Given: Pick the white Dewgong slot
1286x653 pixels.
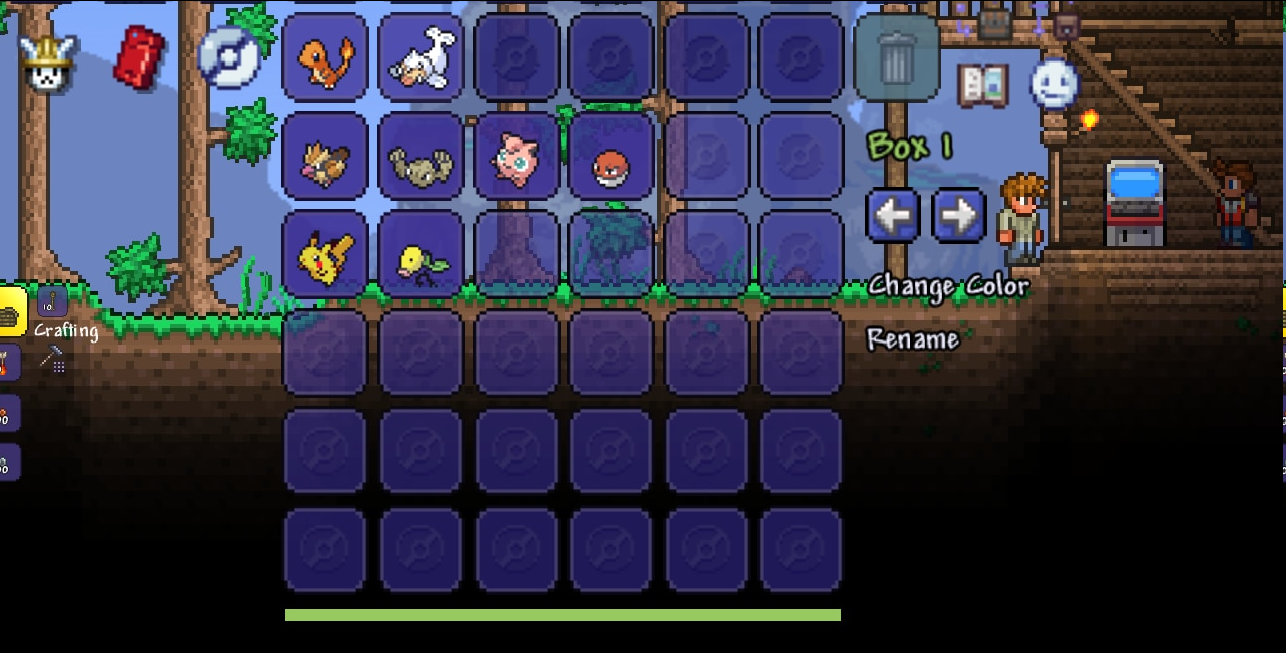Looking at the screenshot, I should 421,58.
